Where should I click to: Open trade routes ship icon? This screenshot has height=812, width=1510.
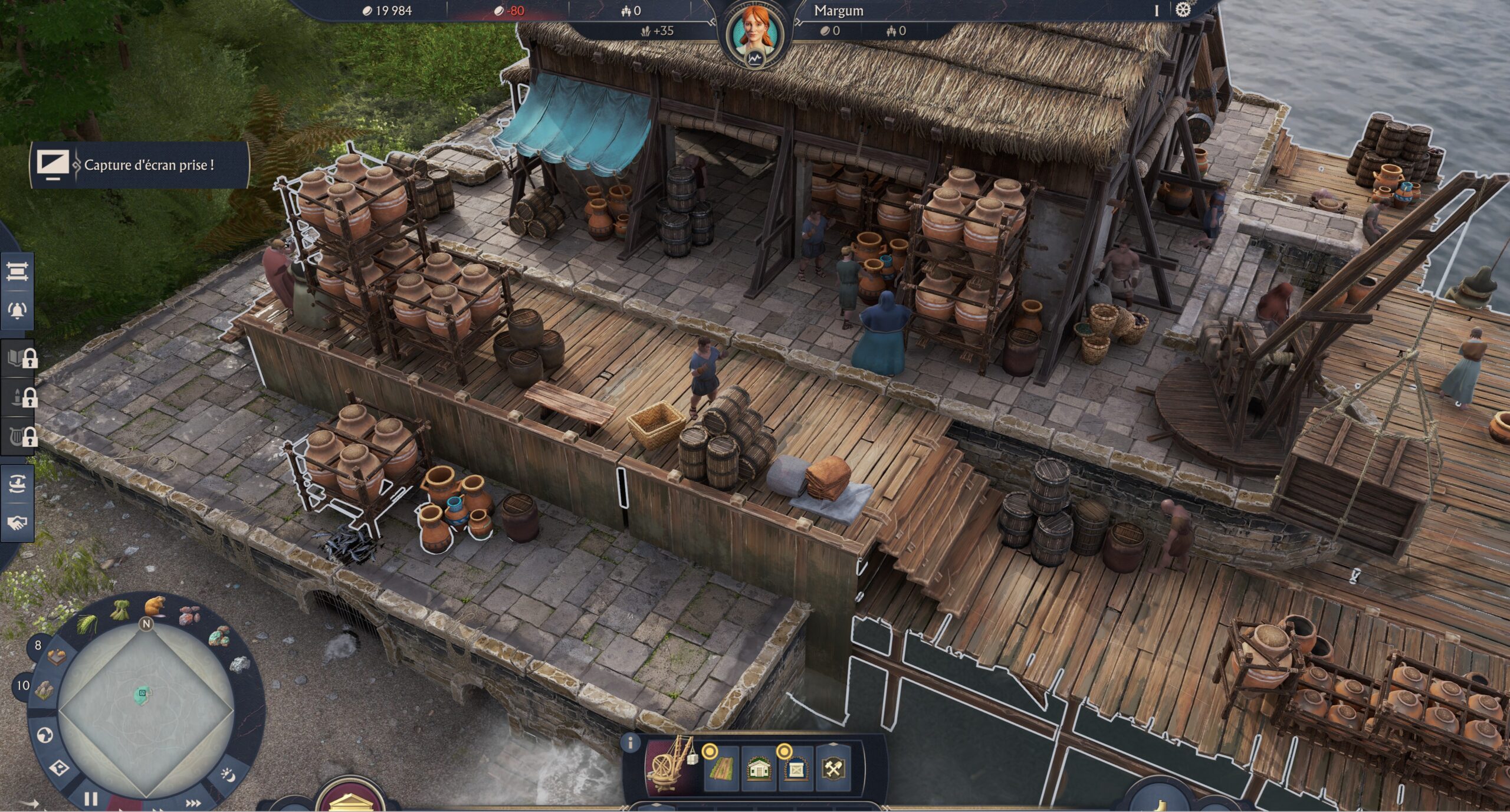pyautogui.click(x=17, y=484)
